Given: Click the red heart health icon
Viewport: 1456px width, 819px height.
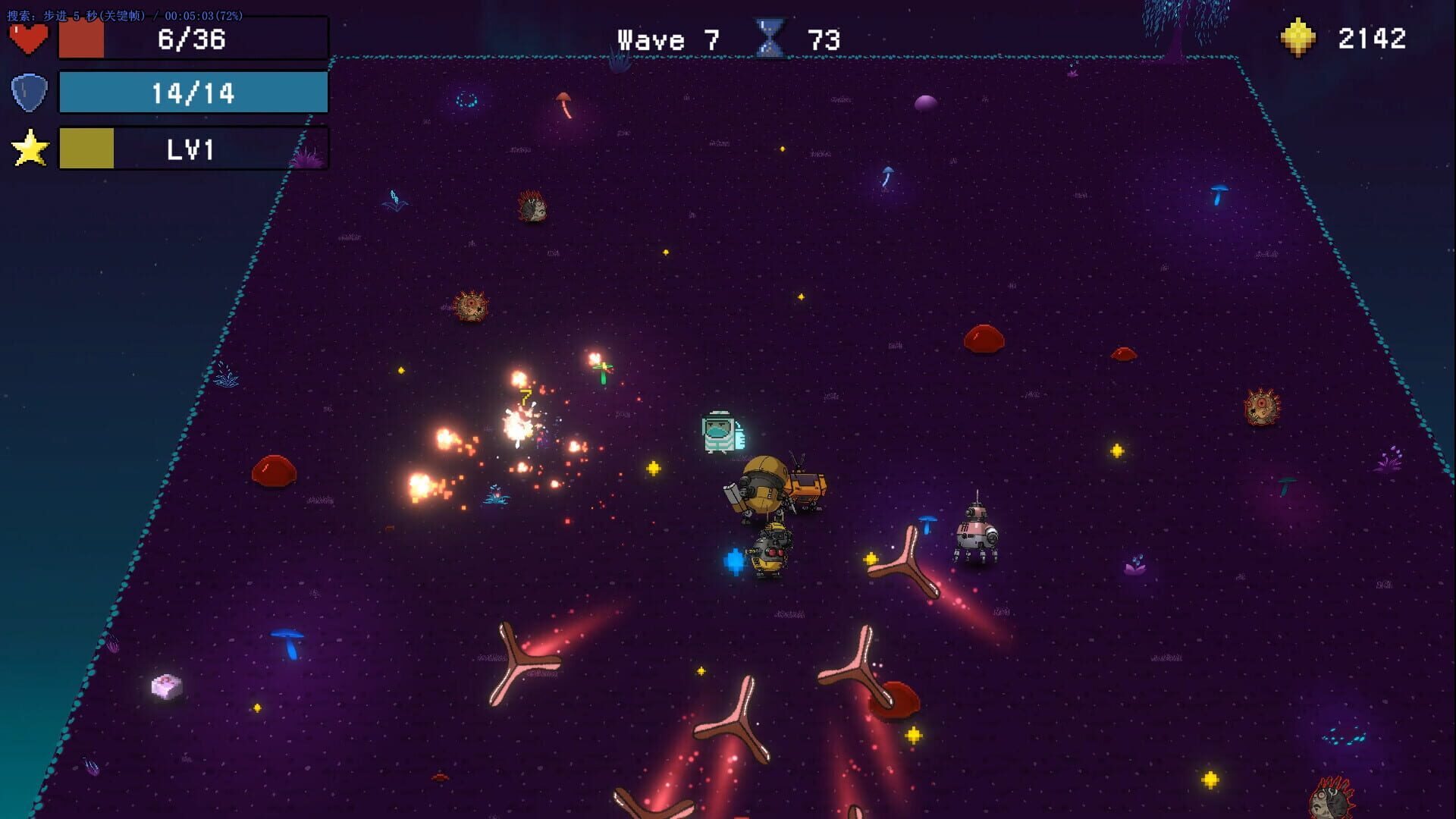Looking at the screenshot, I should click(x=29, y=36).
